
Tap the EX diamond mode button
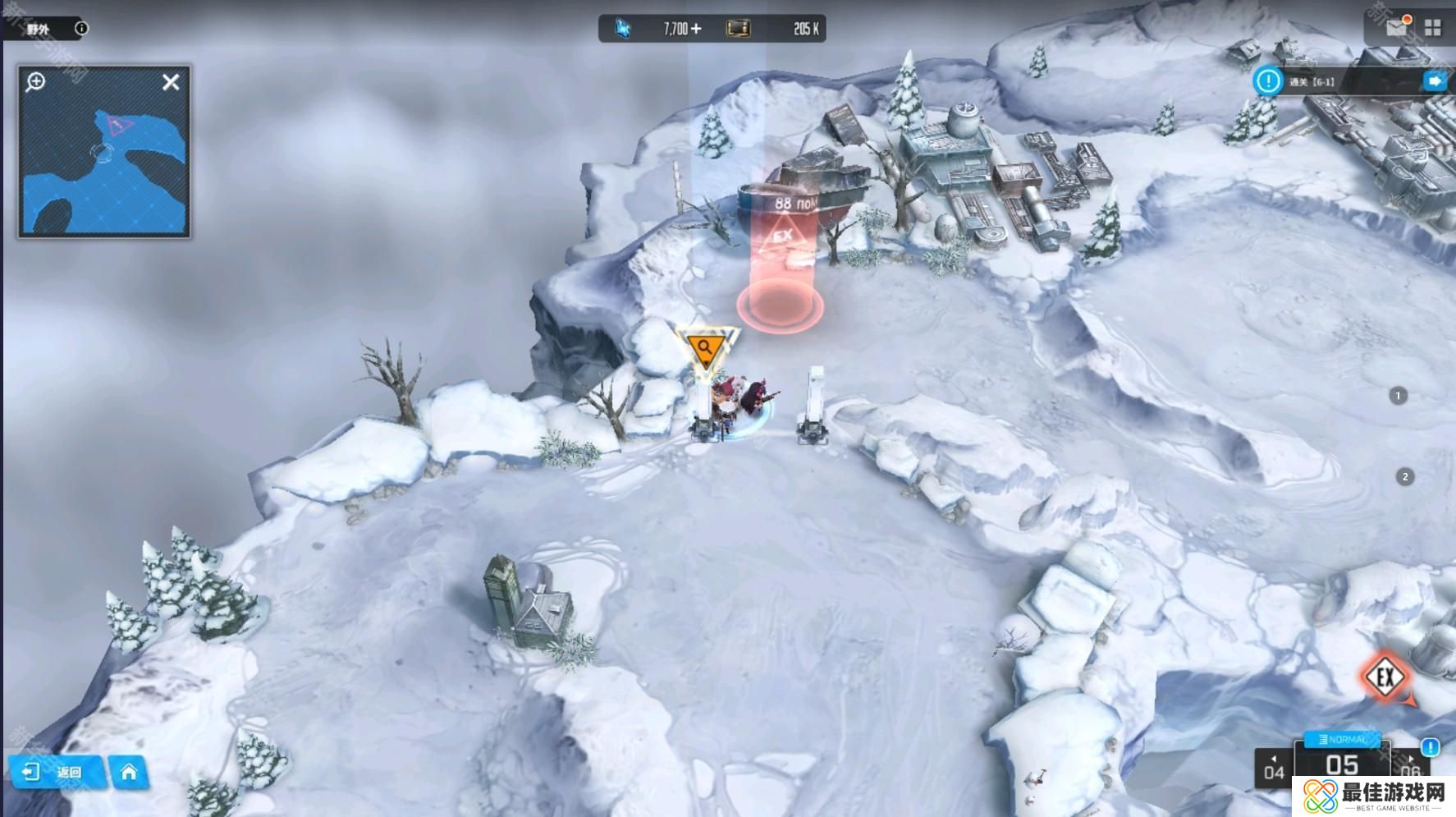1385,678
